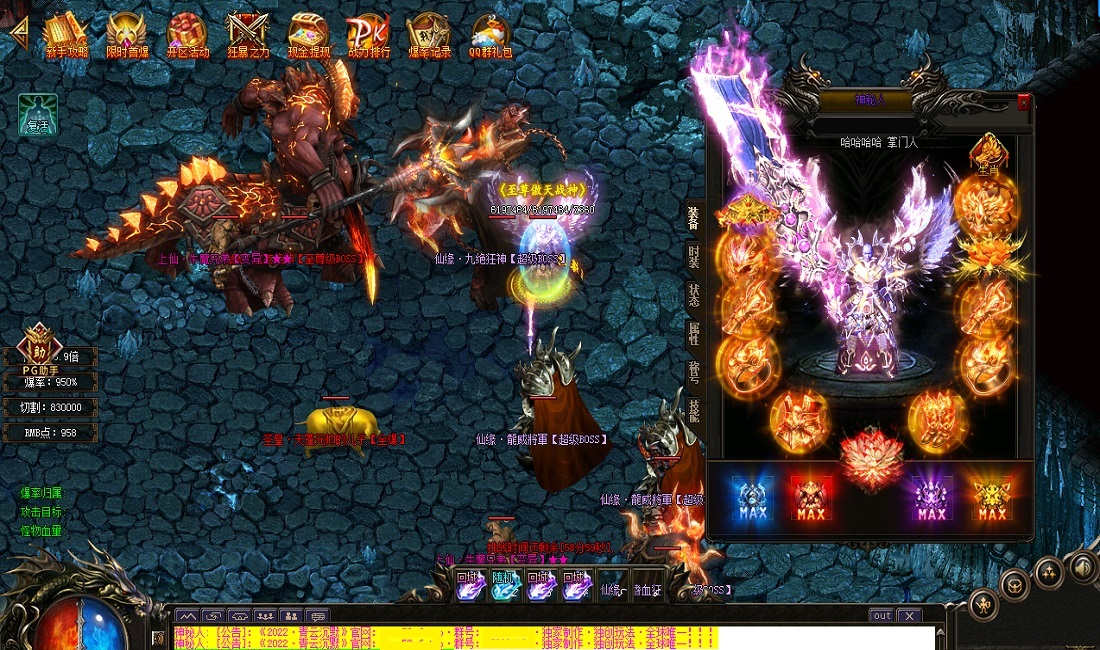Click the 复活 revive button
Viewport: 1100px width, 650px height.
point(38,115)
